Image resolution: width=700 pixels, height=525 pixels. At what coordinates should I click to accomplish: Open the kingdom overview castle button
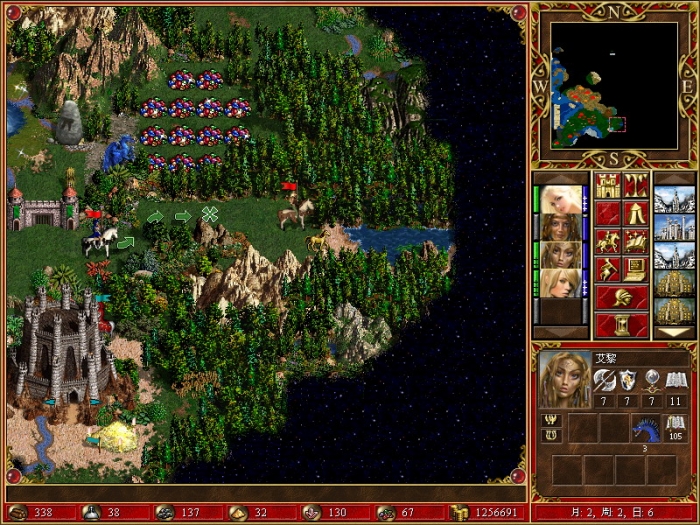tap(607, 186)
